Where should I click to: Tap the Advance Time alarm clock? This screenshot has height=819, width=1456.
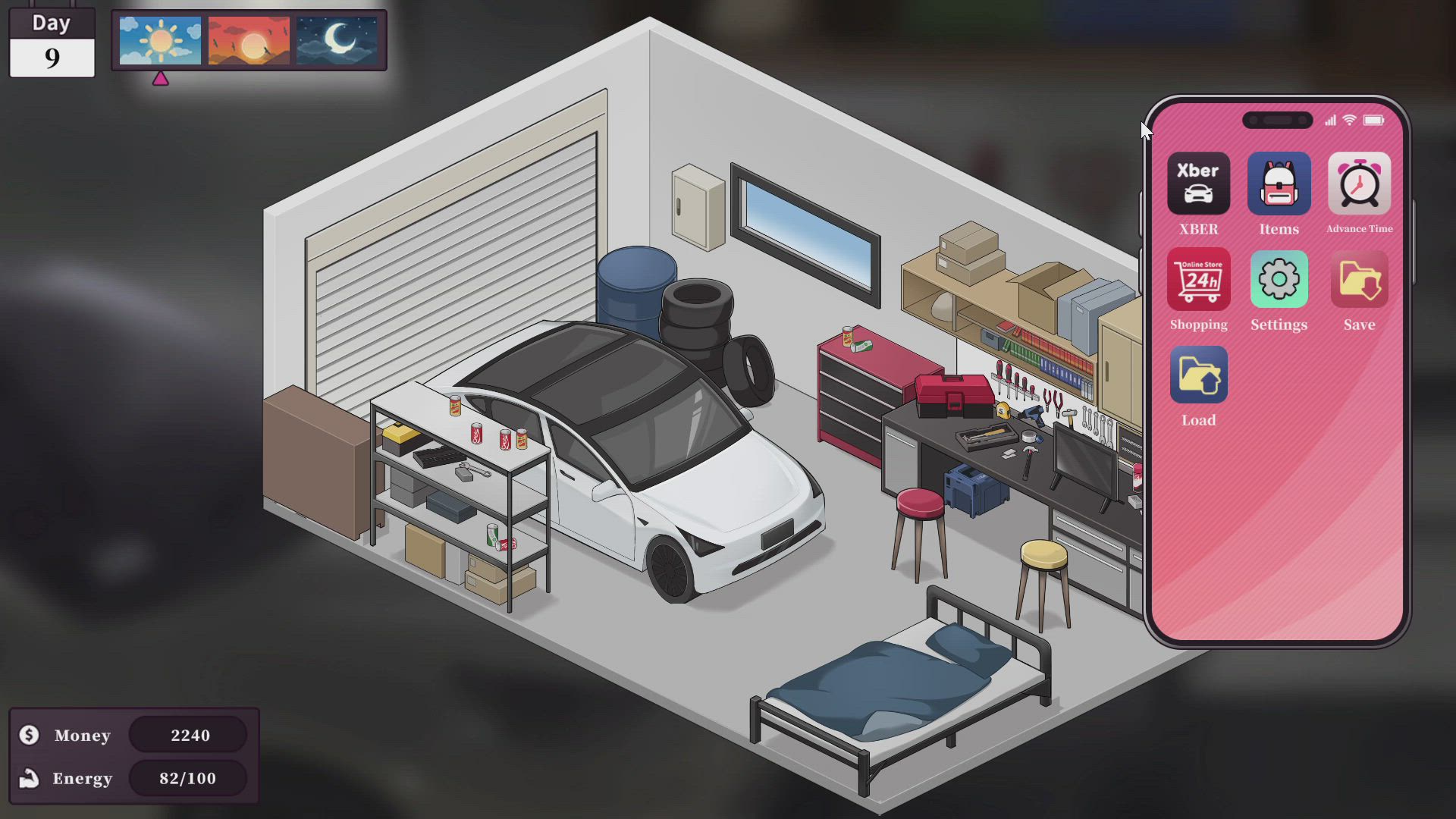(1359, 184)
